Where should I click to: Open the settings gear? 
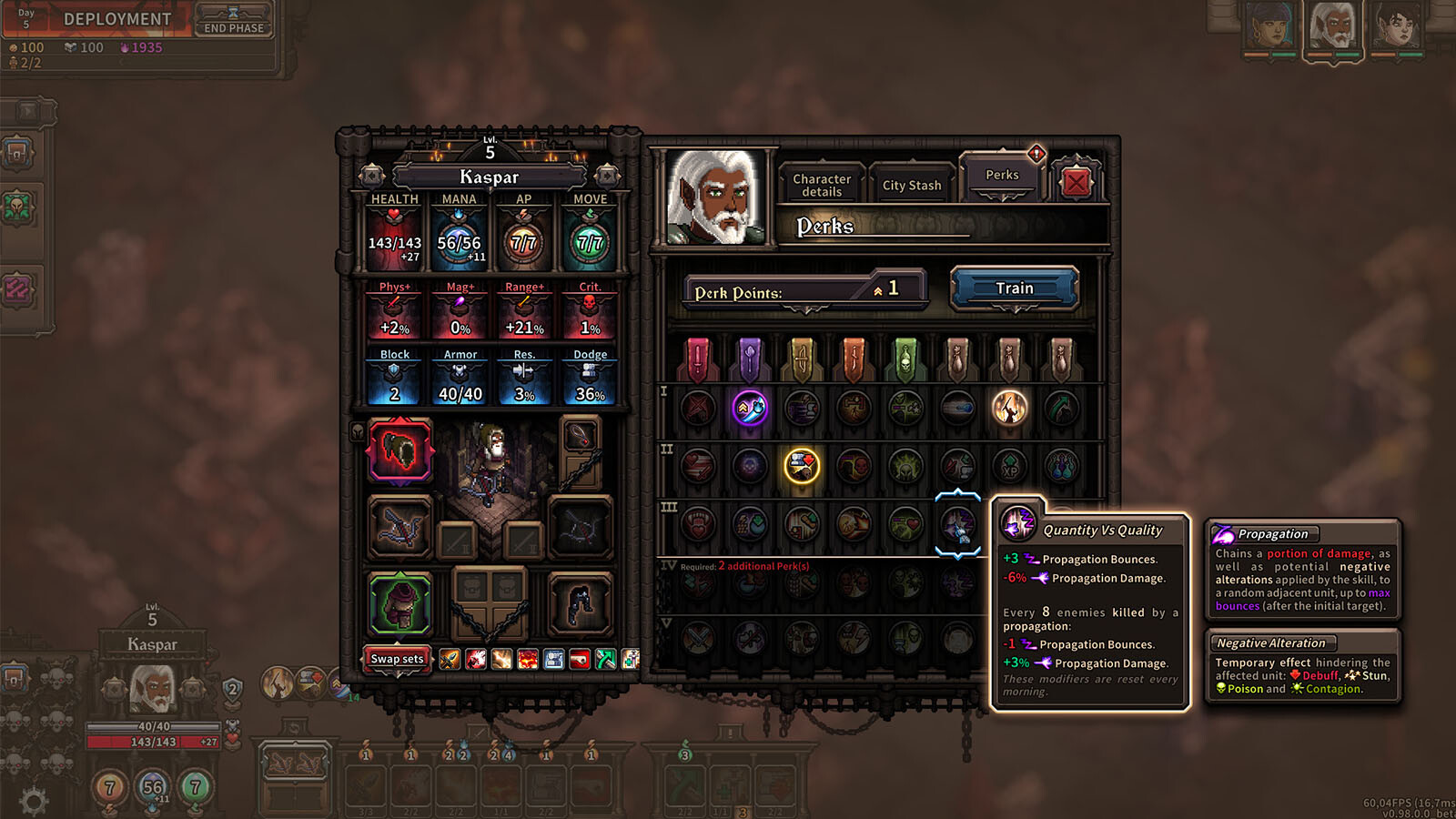click(x=34, y=802)
